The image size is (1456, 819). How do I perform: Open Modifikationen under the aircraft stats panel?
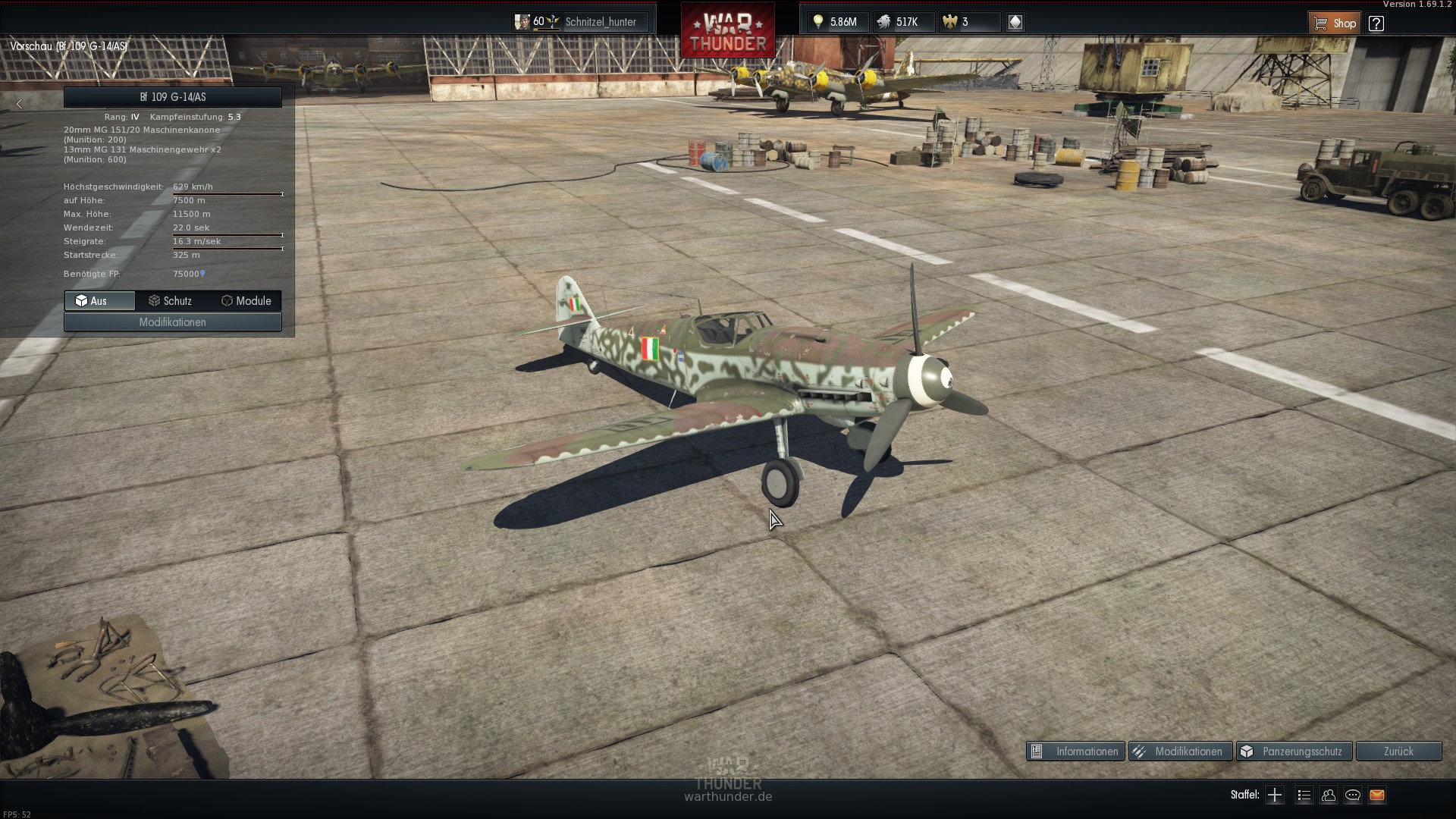(173, 322)
